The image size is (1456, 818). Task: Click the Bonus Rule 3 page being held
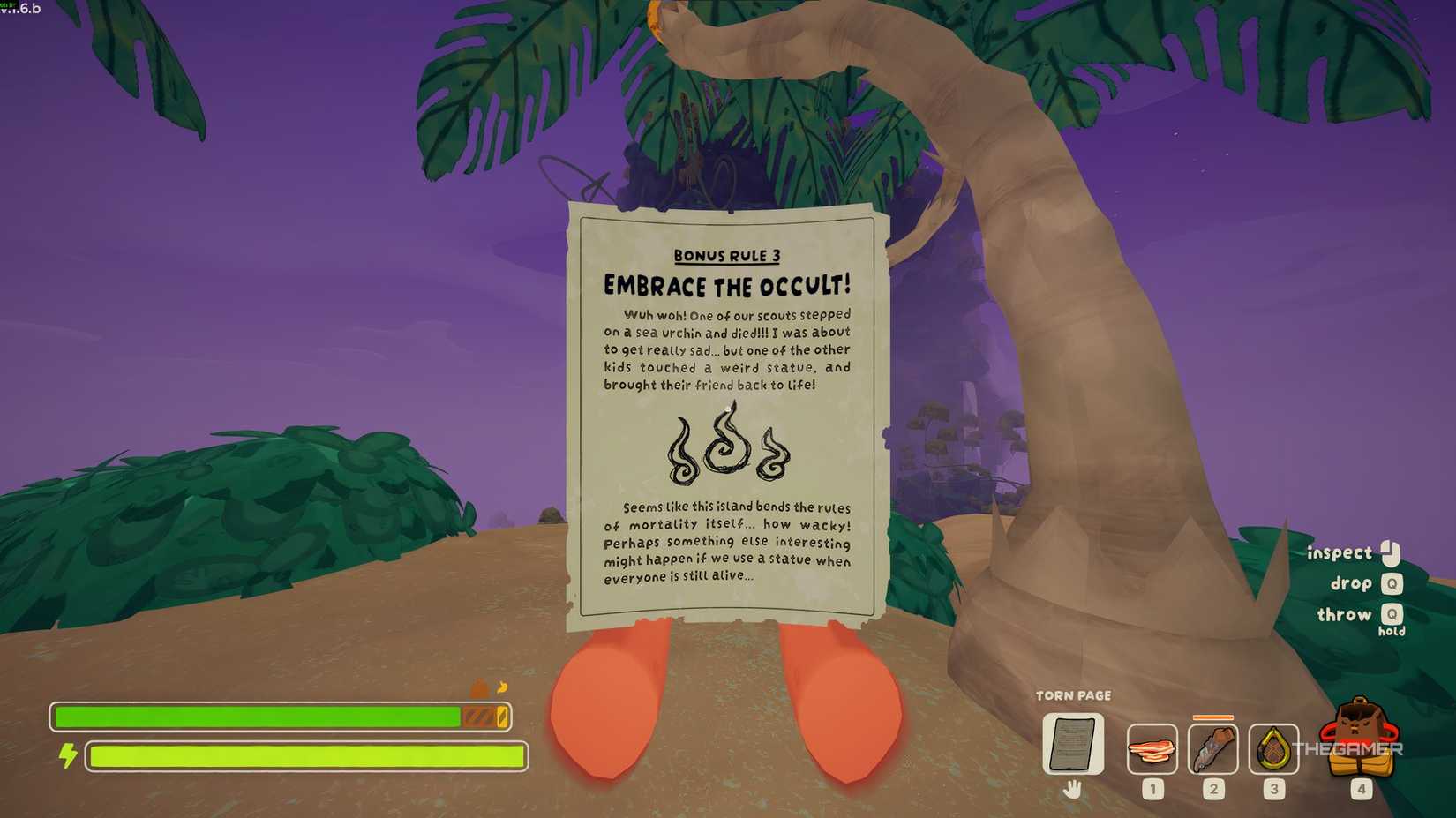click(x=728, y=415)
